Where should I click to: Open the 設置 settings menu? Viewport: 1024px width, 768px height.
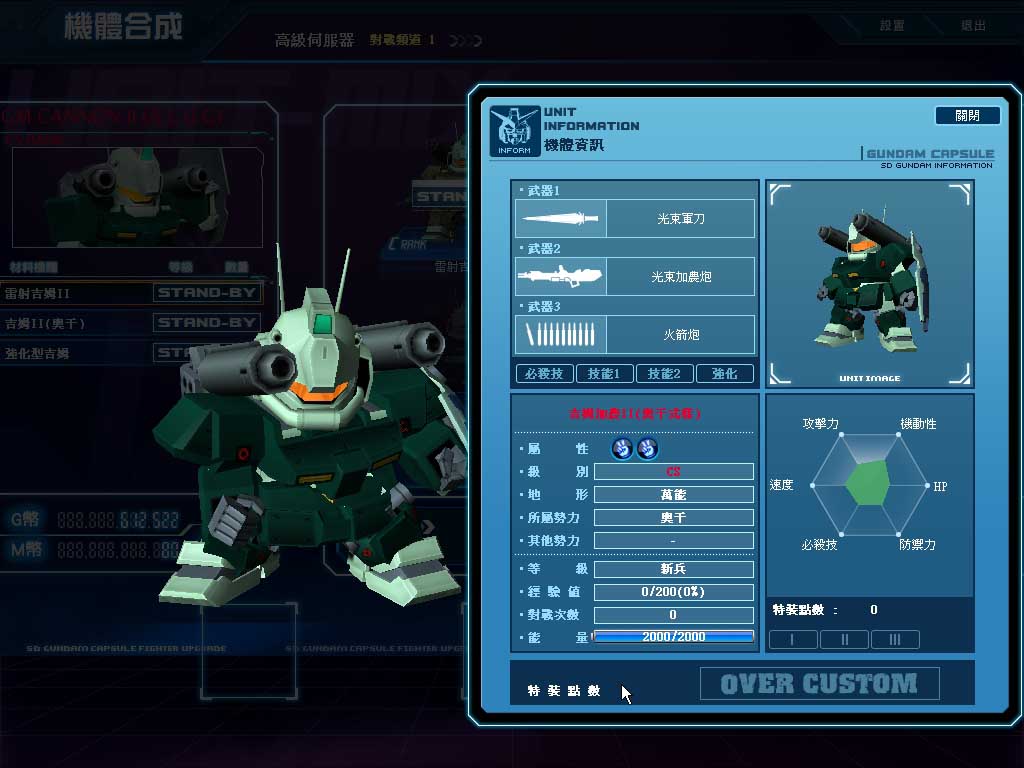tap(892, 26)
